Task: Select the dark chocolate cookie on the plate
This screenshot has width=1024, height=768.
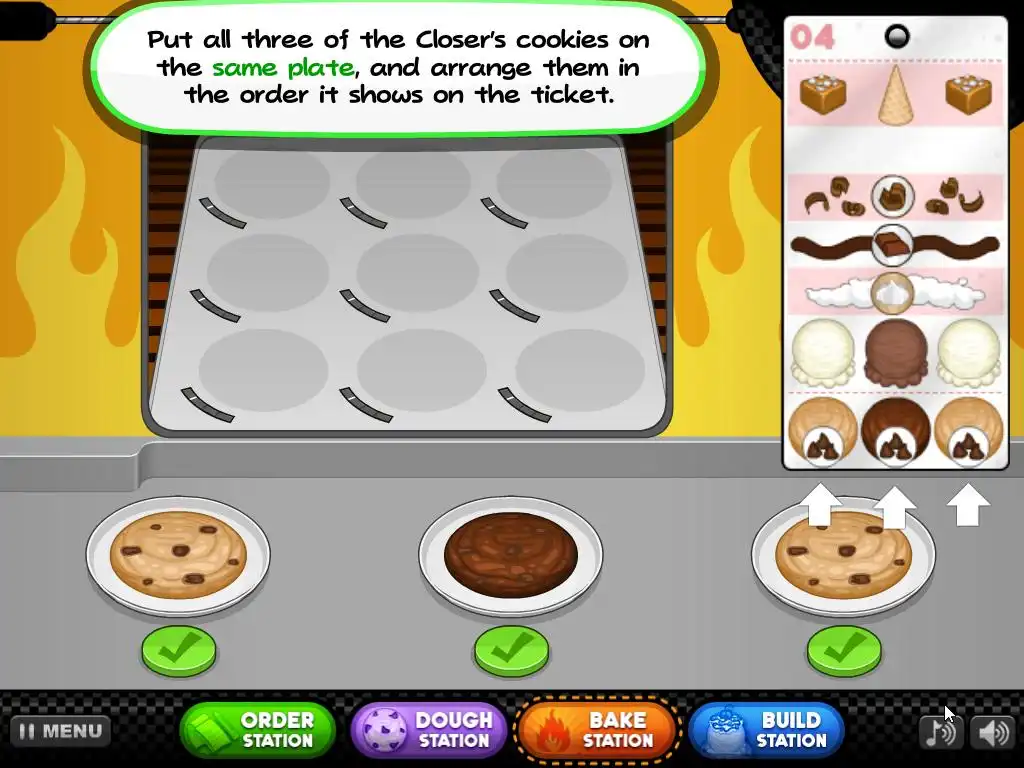Action: (x=511, y=553)
